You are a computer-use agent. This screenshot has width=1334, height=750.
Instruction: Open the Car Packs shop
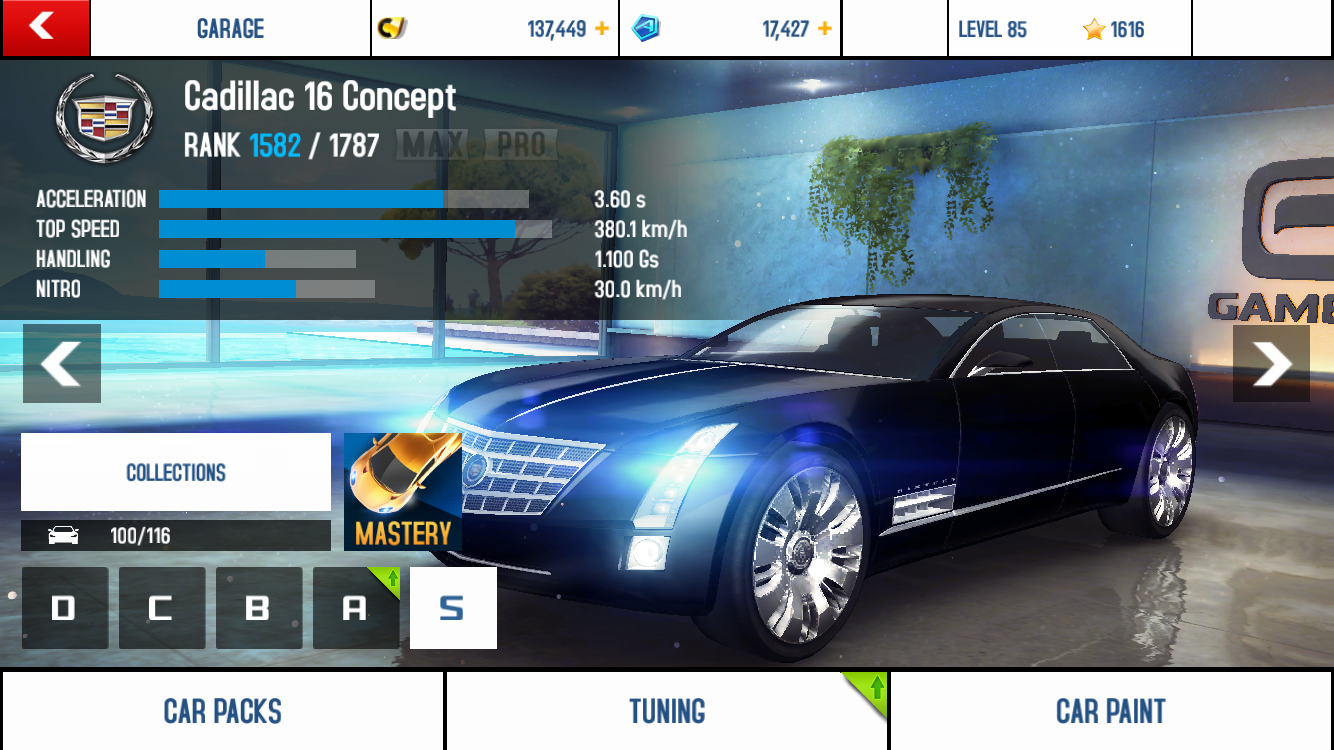pos(222,711)
